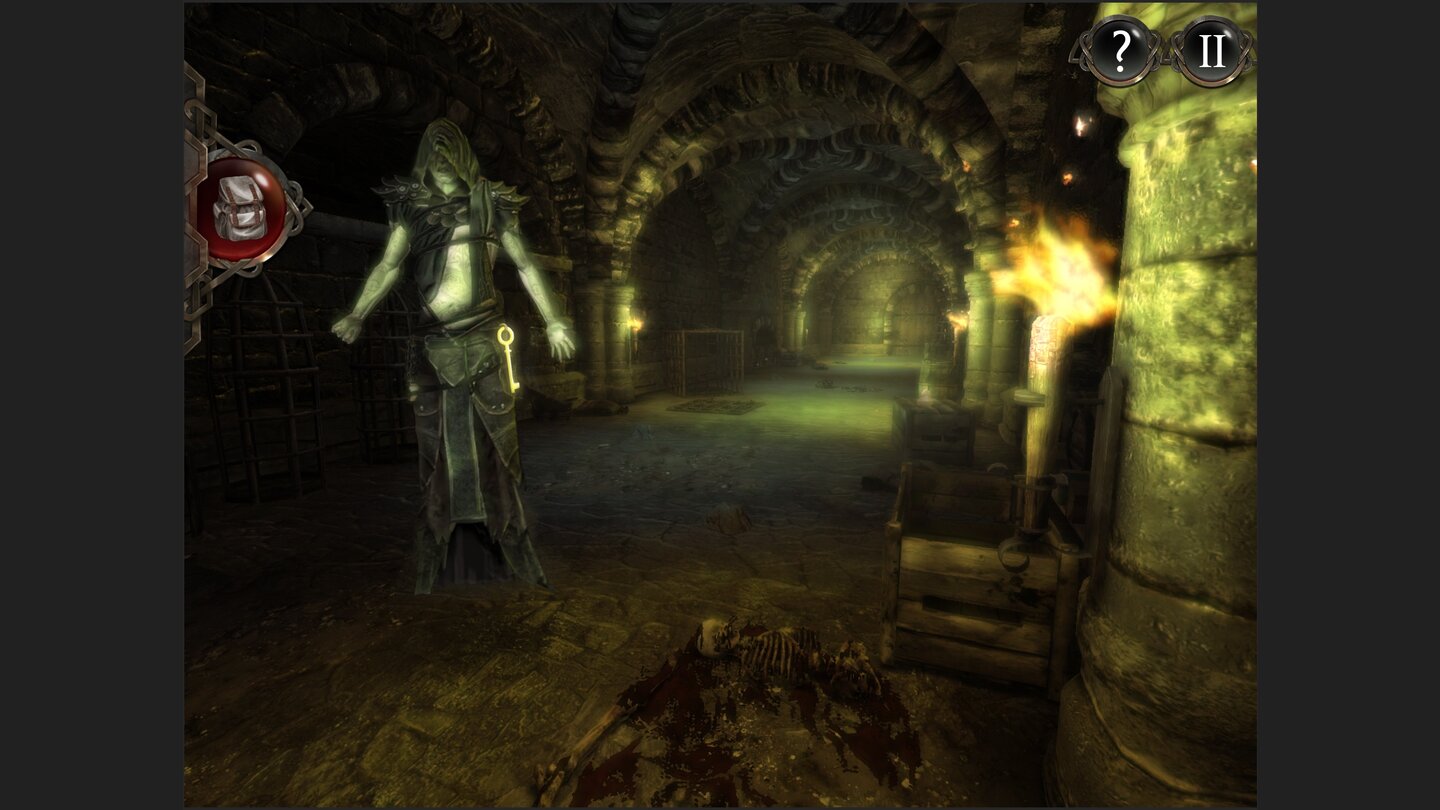Click the debris pile in the hallway center

pos(840,385)
